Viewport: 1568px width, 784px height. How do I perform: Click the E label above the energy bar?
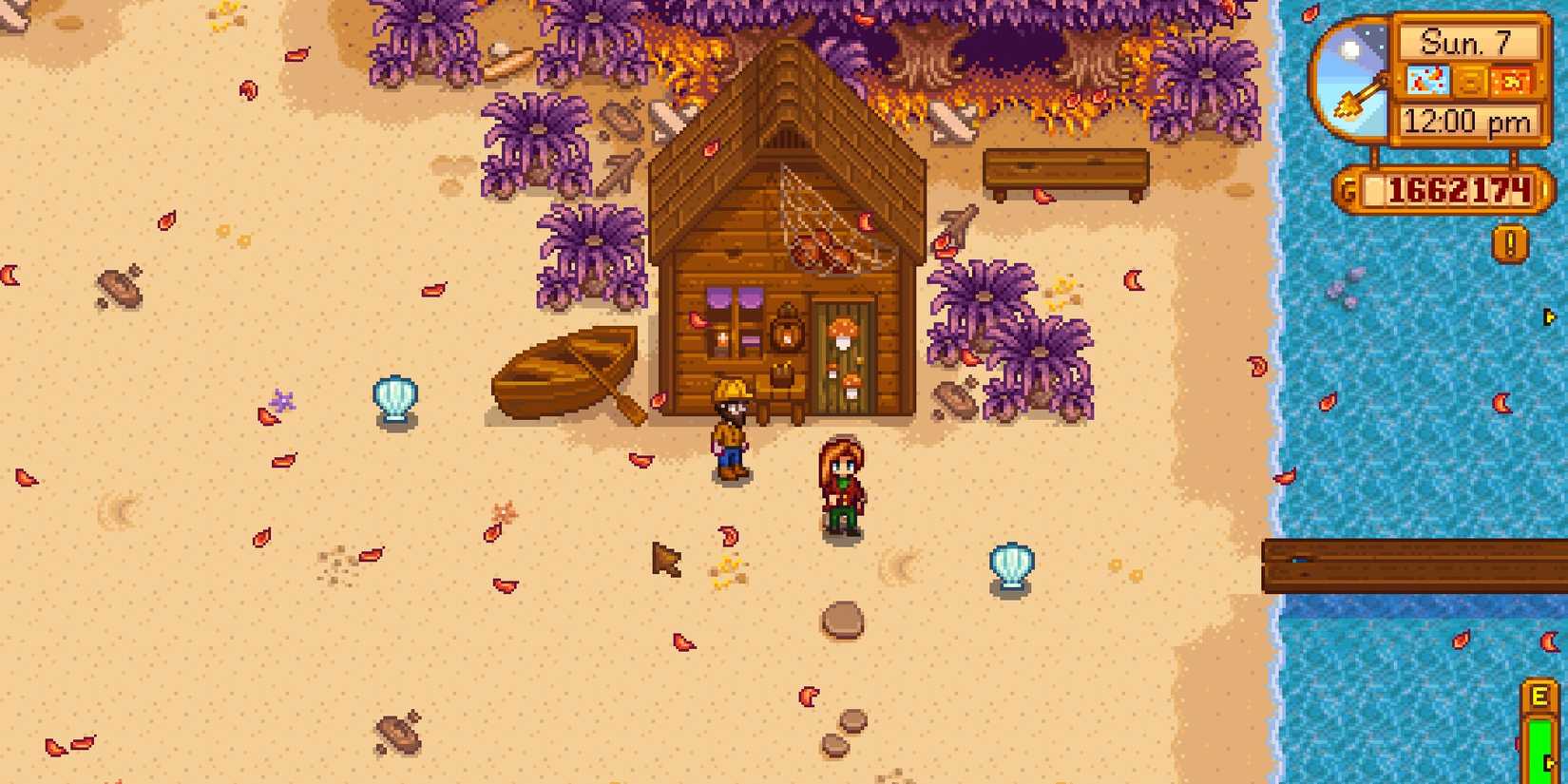tap(1541, 694)
